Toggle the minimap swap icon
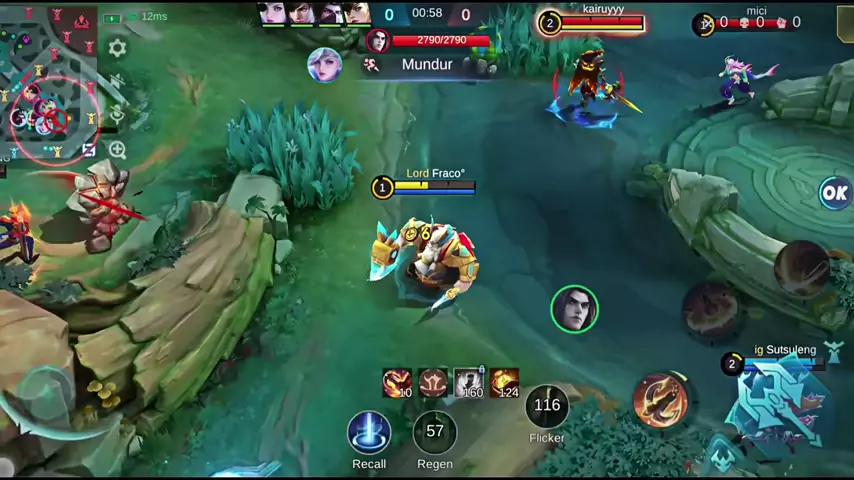Screen dimensions: 854x480 coord(89,150)
